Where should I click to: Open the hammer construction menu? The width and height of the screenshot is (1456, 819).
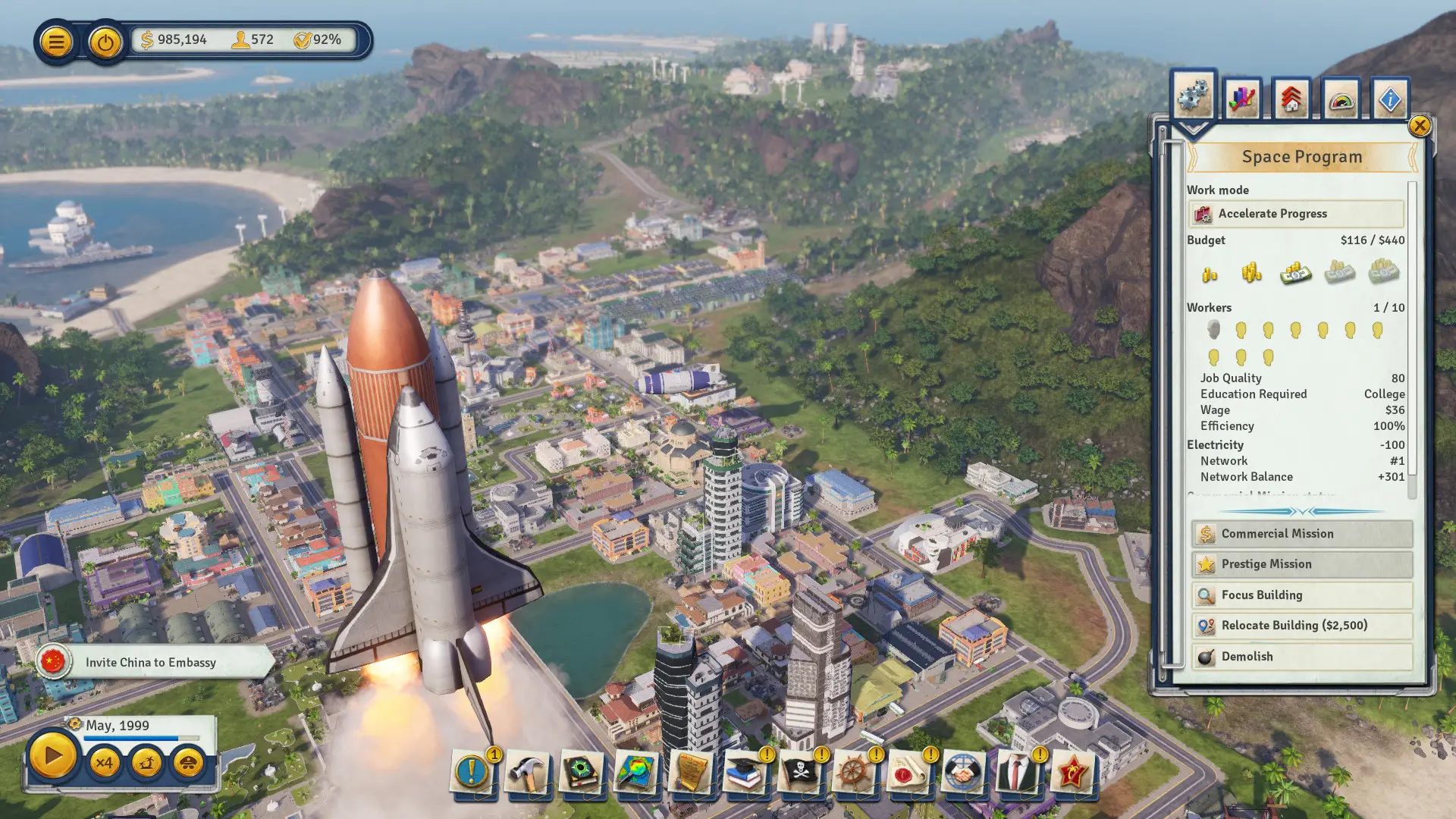527,773
